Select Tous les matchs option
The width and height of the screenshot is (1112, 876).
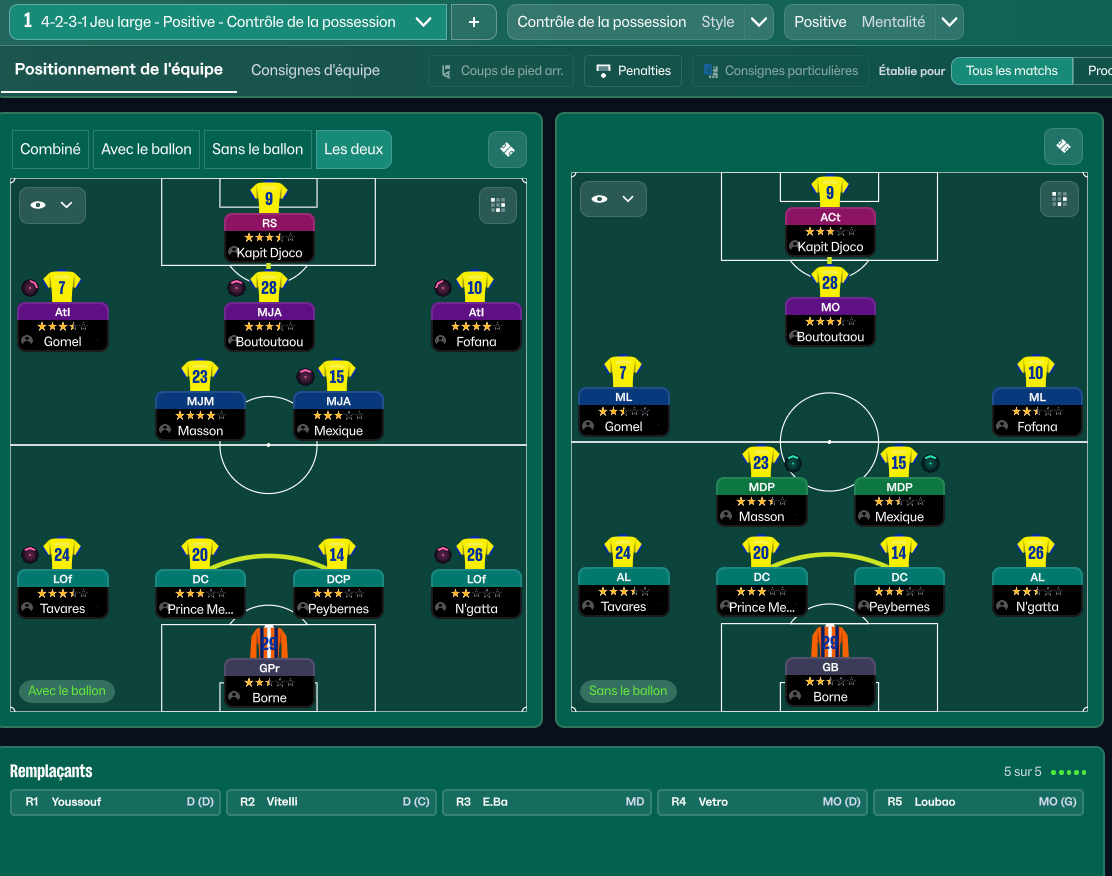tap(1011, 71)
